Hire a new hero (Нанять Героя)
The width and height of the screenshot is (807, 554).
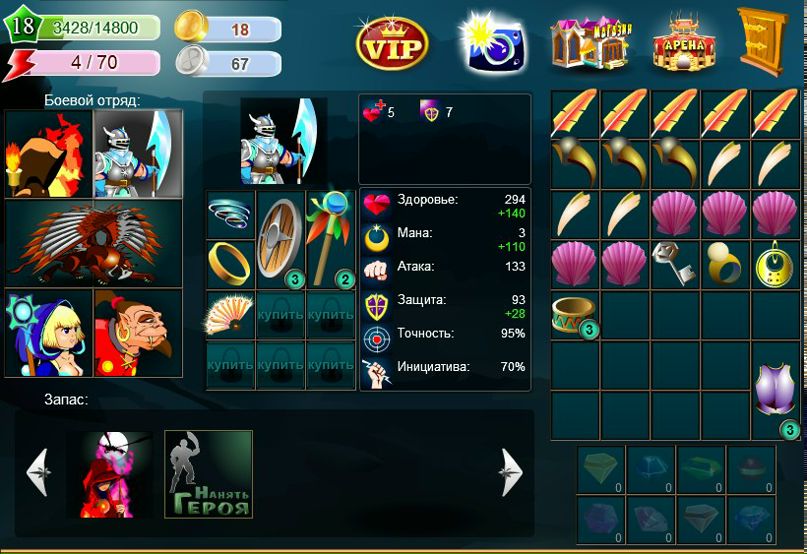click(208, 474)
